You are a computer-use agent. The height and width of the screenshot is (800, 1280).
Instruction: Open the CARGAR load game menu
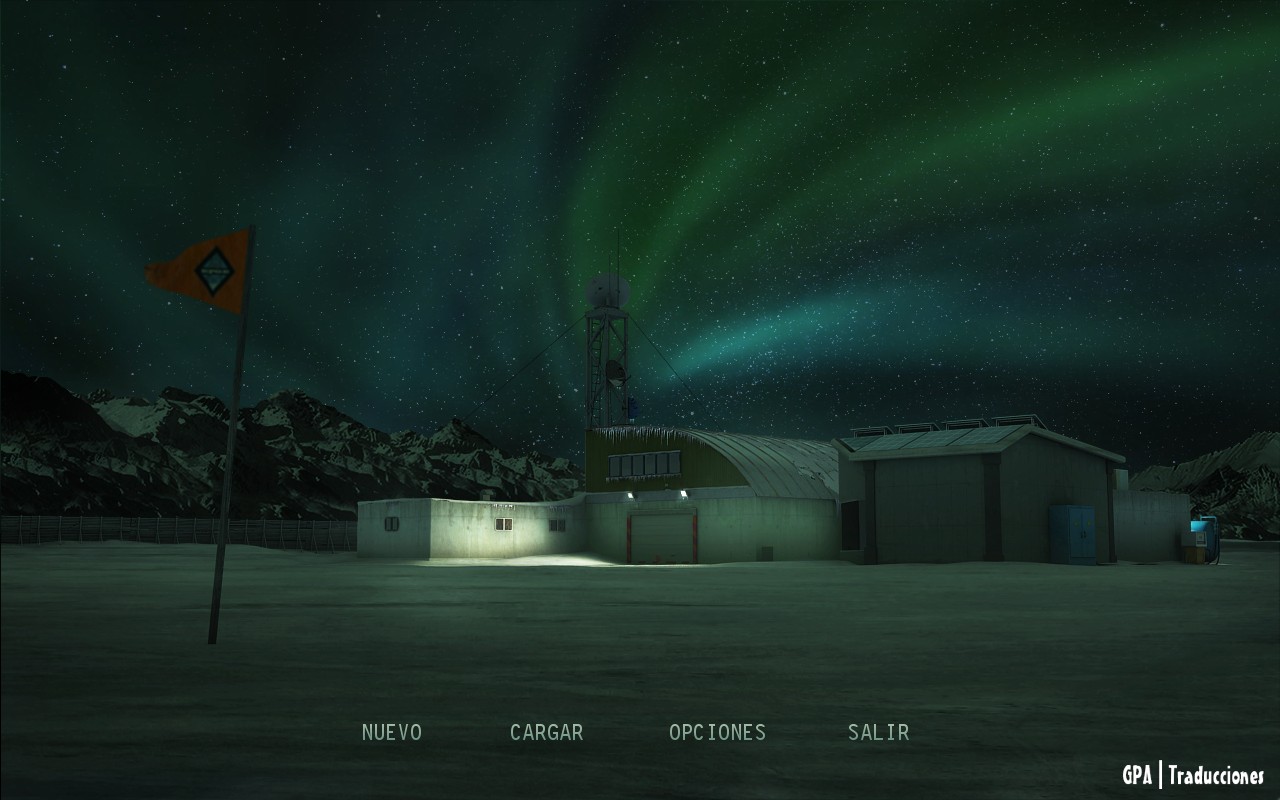click(x=546, y=732)
